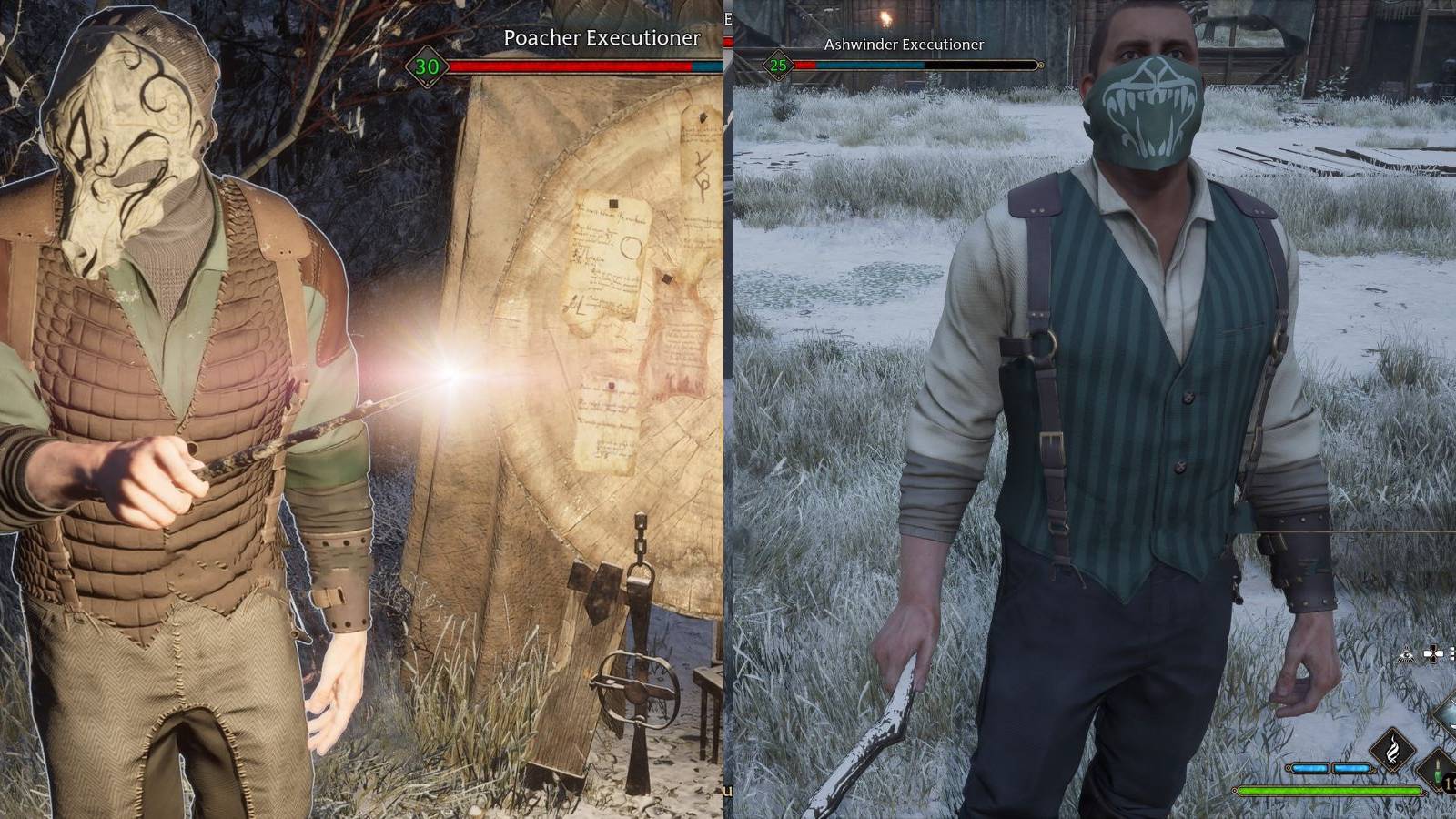The image size is (1456, 819).
Task: Select the flame Incendio spell icon
Action: coord(1393,750)
